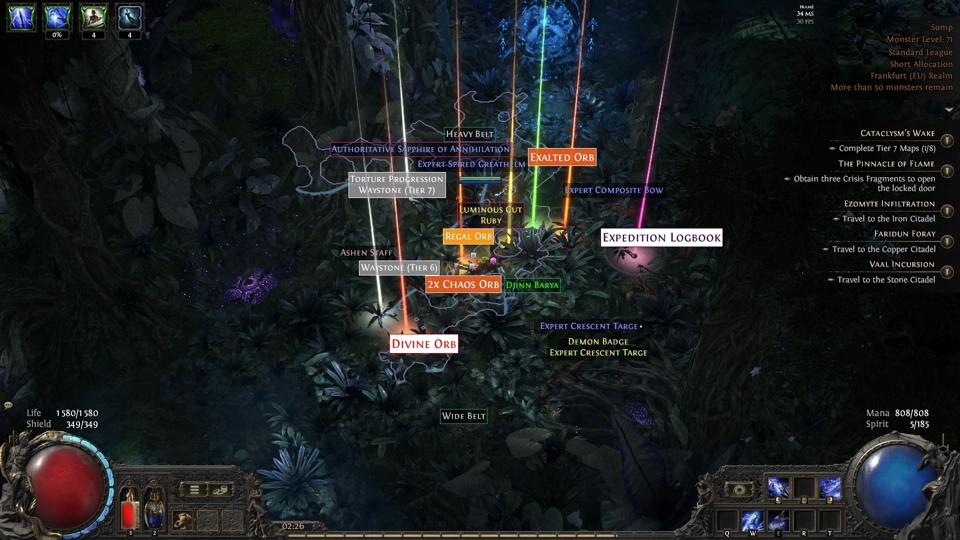Image resolution: width=960 pixels, height=540 pixels.
Task: Pick up the Waystone (Tier 6) label
Action: [x=399, y=268]
